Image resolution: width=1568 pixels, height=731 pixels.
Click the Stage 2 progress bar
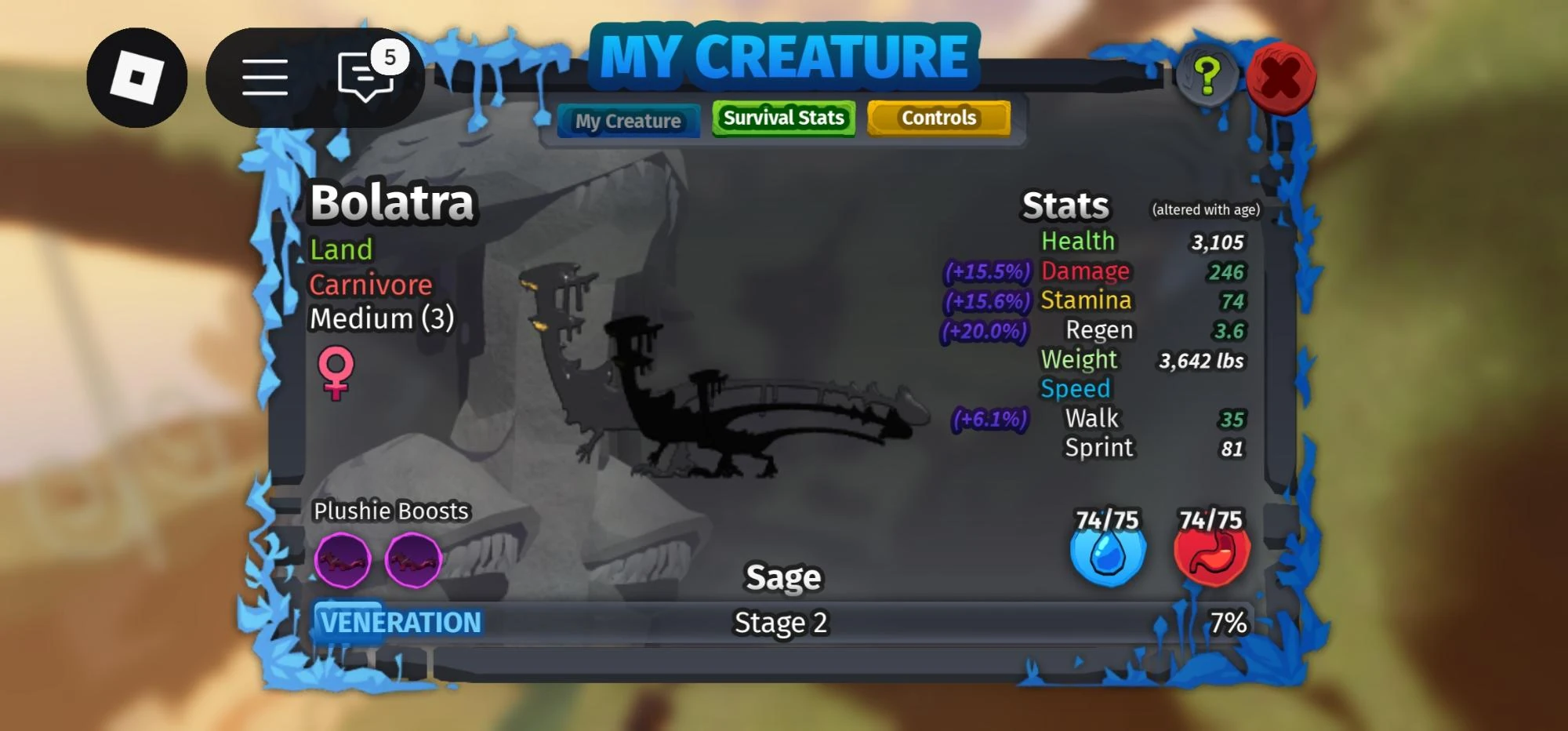[780, 624]
